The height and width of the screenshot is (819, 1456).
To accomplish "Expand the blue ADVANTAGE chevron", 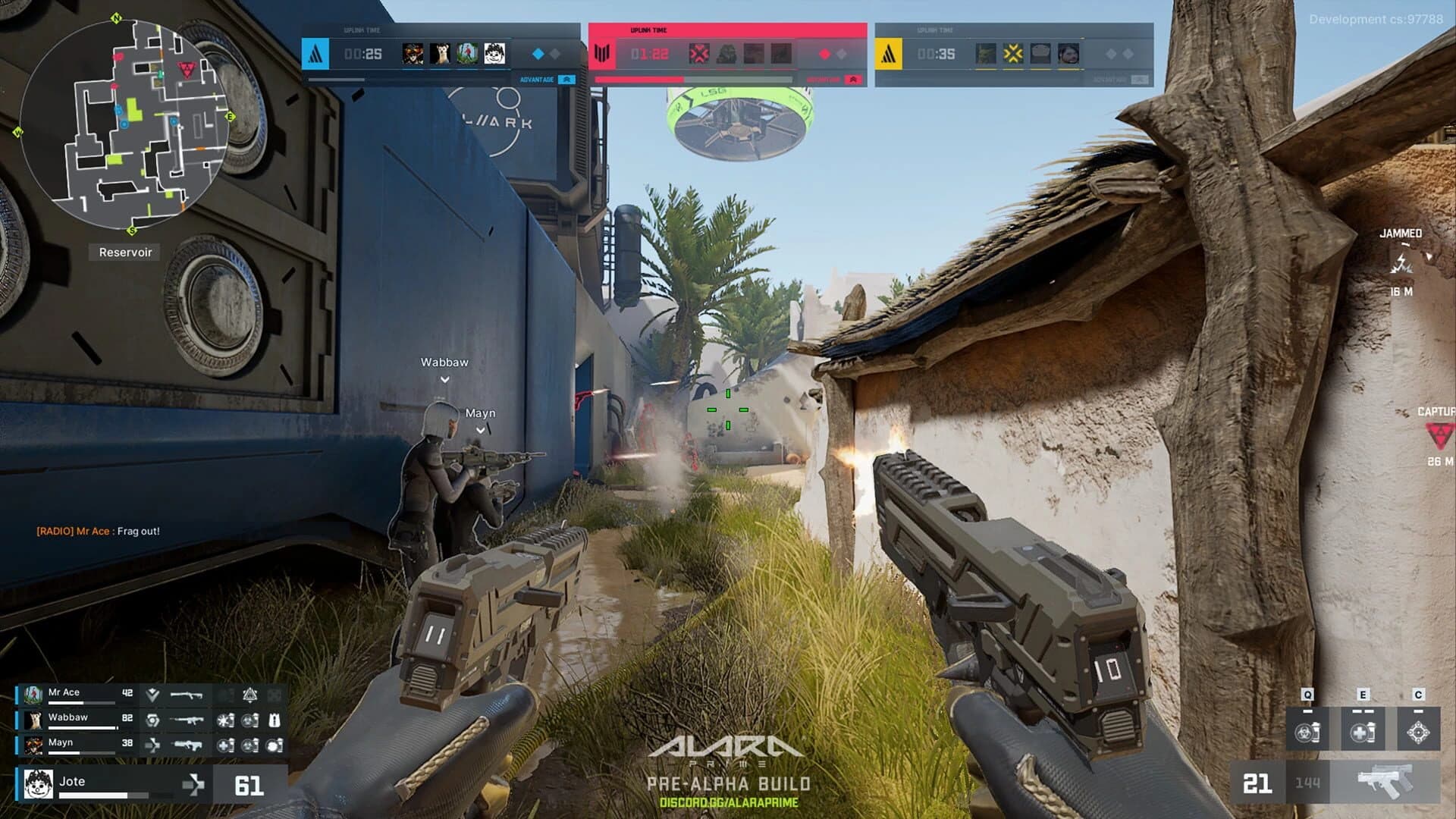I will pyautogui.click(x=566, y=78).
